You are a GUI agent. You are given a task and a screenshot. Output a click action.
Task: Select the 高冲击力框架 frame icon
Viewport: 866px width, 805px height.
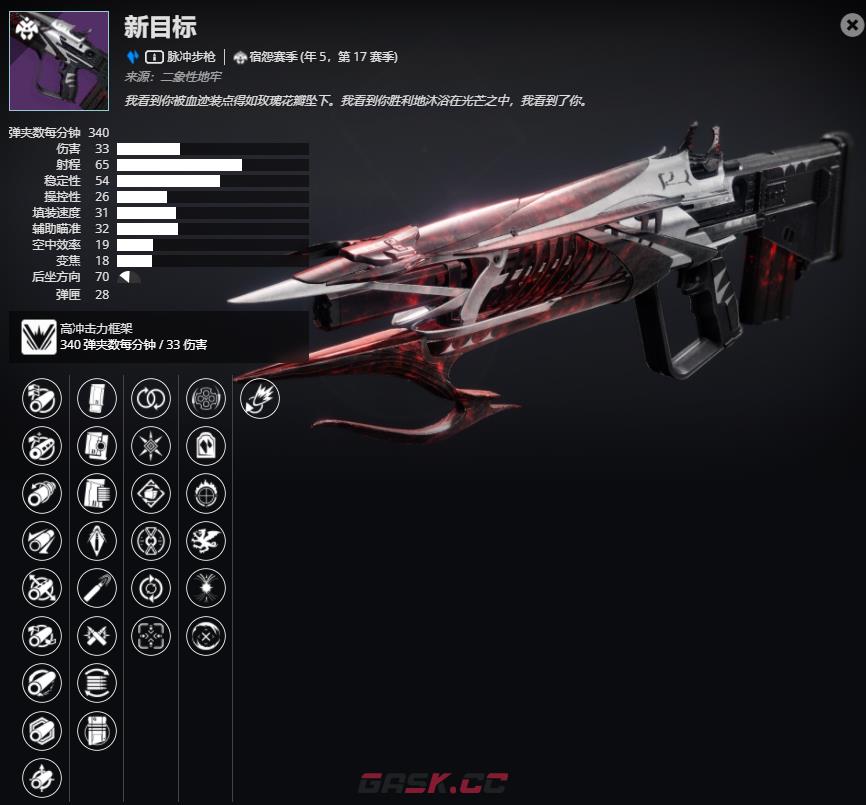pos(38,336)
